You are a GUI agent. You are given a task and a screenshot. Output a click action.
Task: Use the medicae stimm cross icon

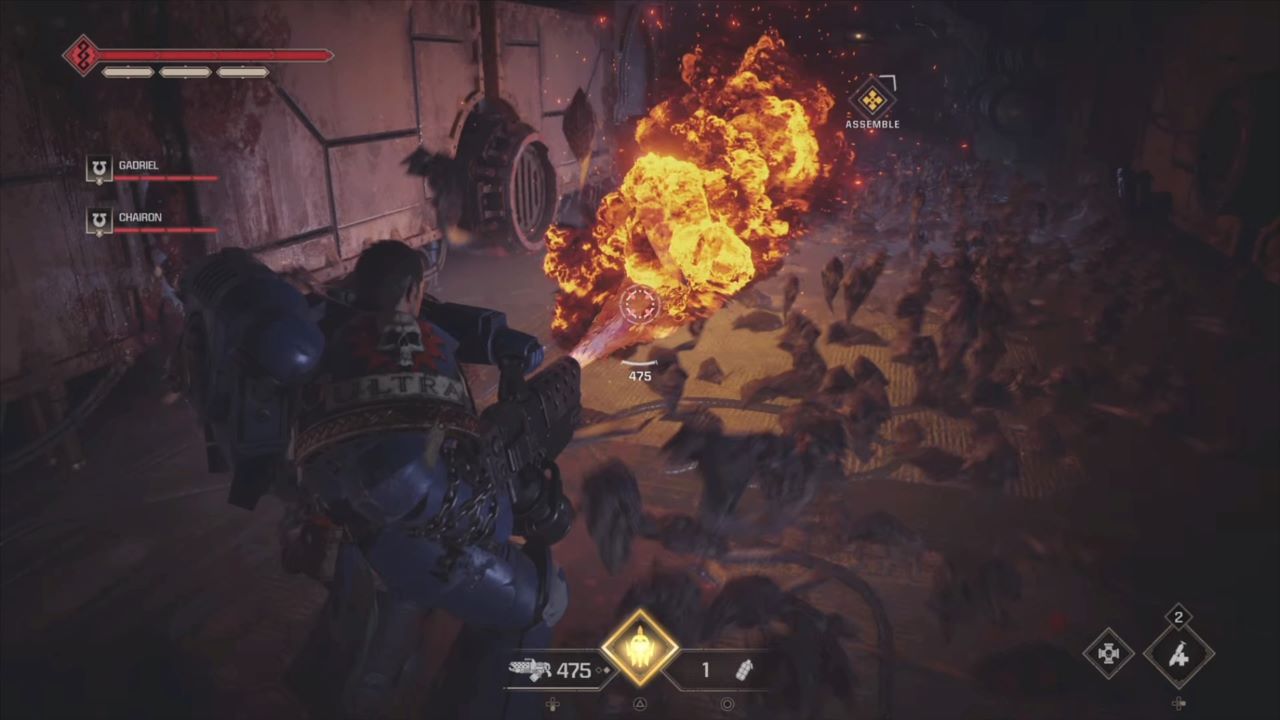(x=1108, y=654)
